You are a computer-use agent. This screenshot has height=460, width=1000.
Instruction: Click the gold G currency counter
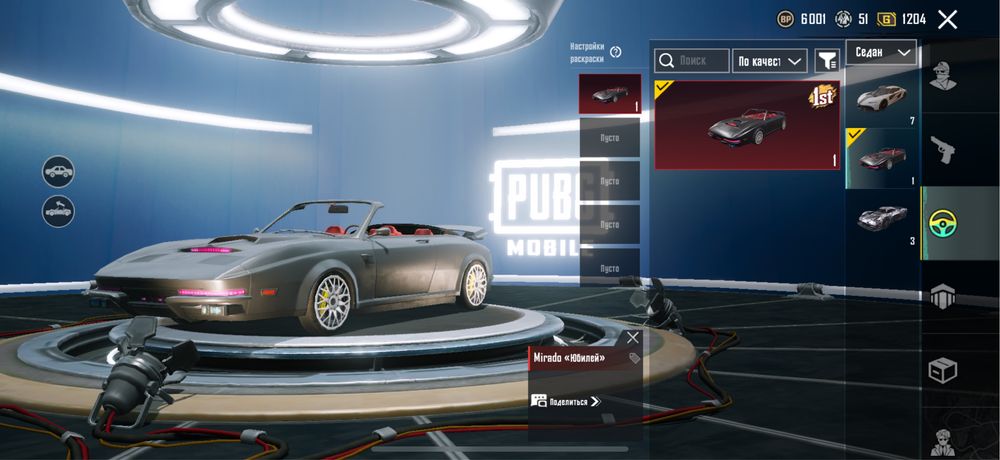click(x=902, y=19)
